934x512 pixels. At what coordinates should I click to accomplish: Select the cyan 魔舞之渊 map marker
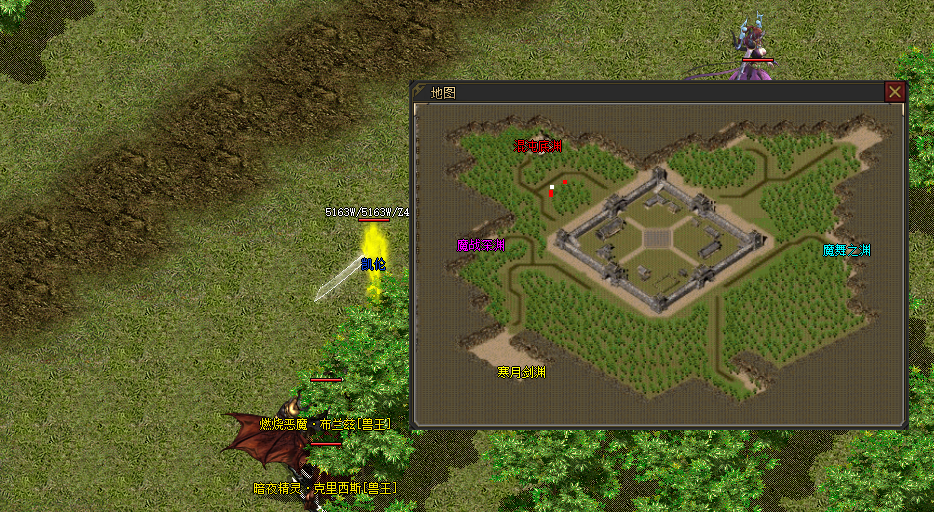846,250
